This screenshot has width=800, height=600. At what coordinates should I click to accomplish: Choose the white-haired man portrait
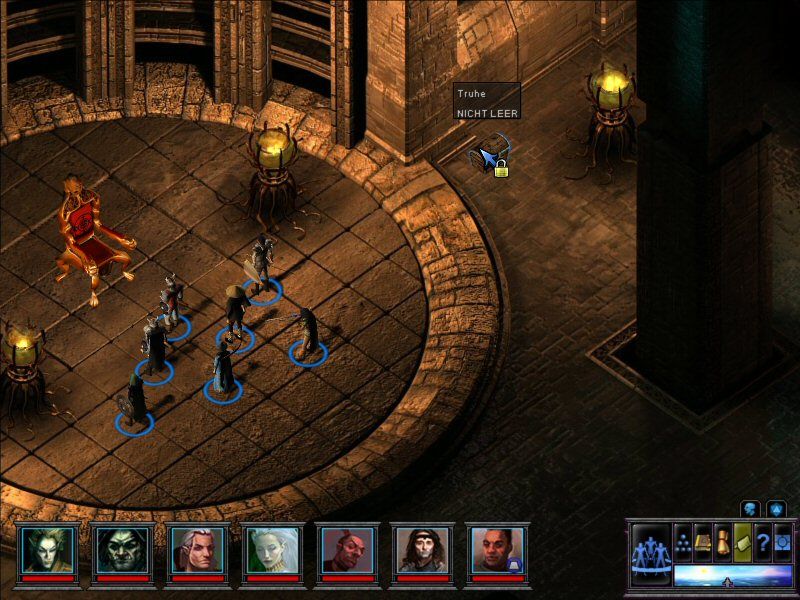coord(196,548)
